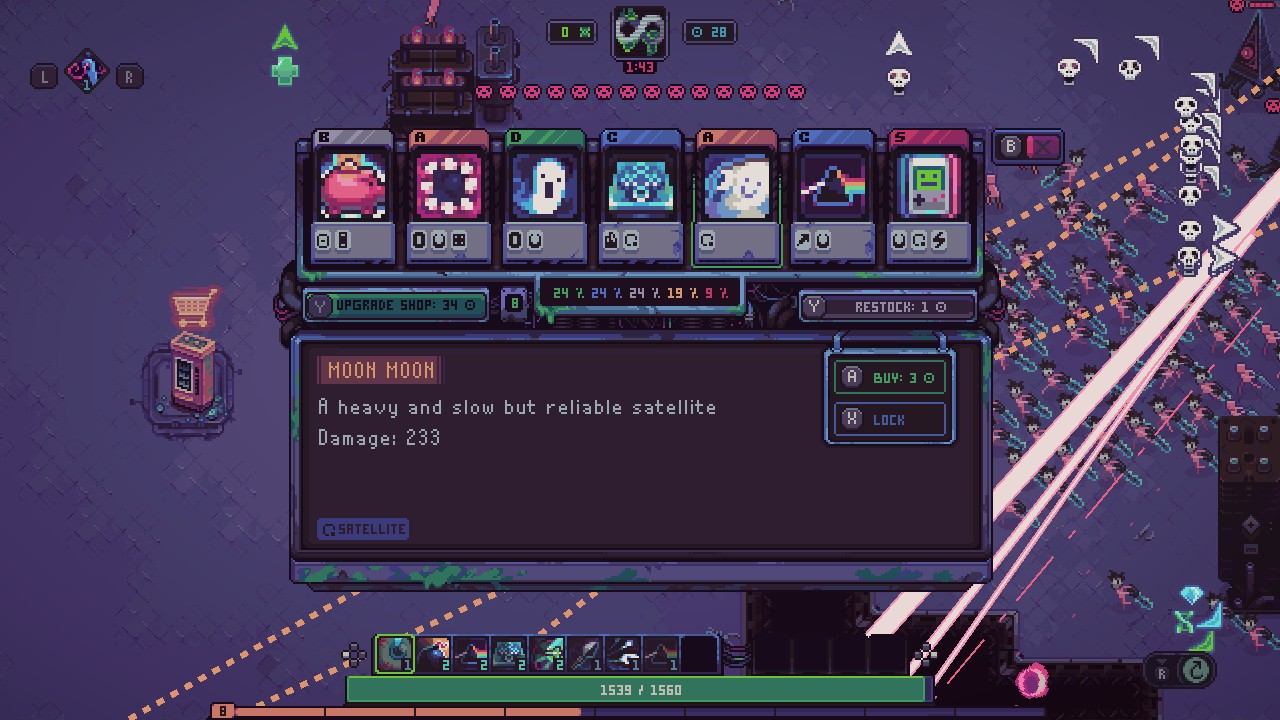Image resolution: width=1280 pixels, height=720 pixels.
Task: Open the rarity percentages display
Action: [x=638, y=293]
